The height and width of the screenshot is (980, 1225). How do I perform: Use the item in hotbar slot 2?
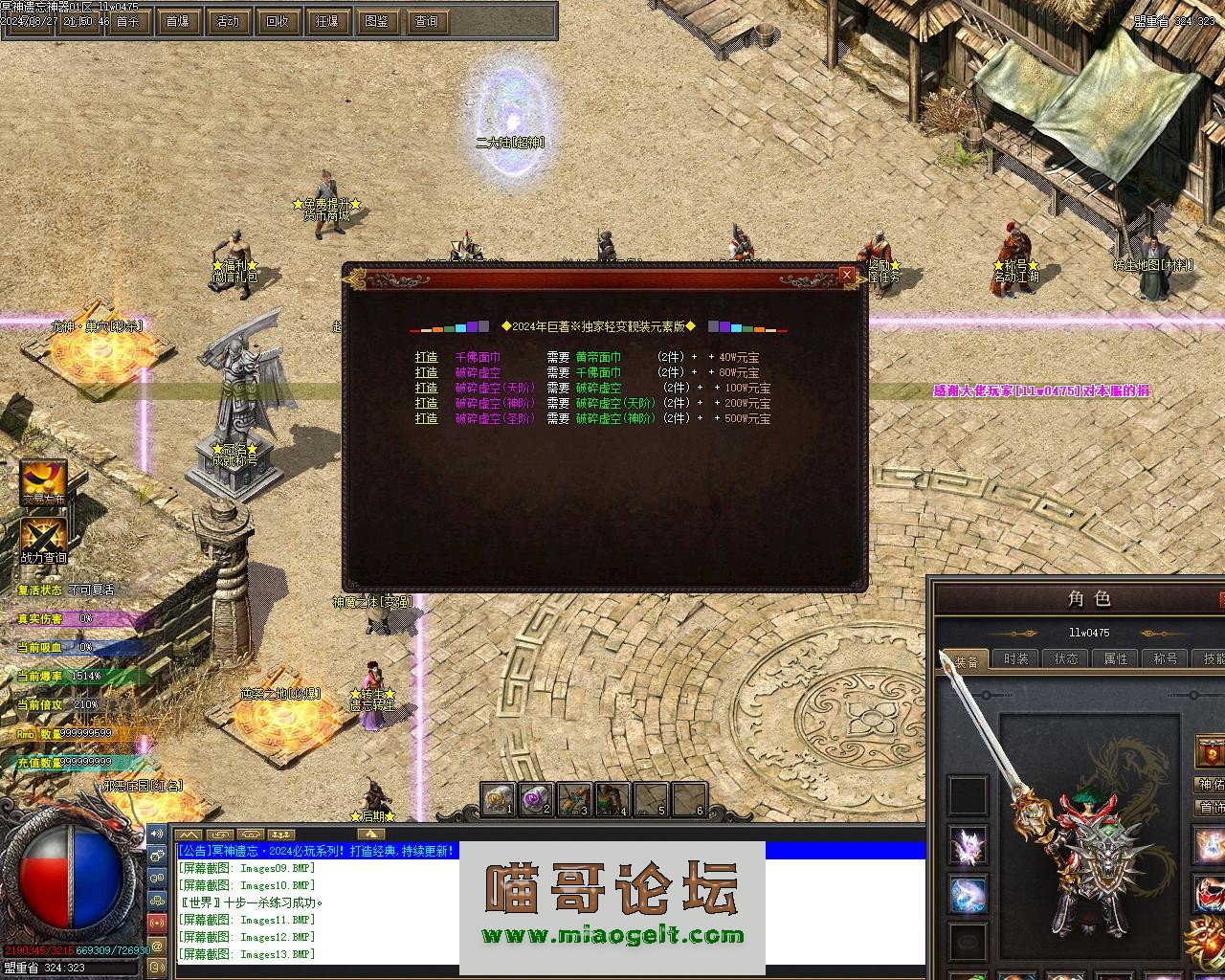[535, 799]
